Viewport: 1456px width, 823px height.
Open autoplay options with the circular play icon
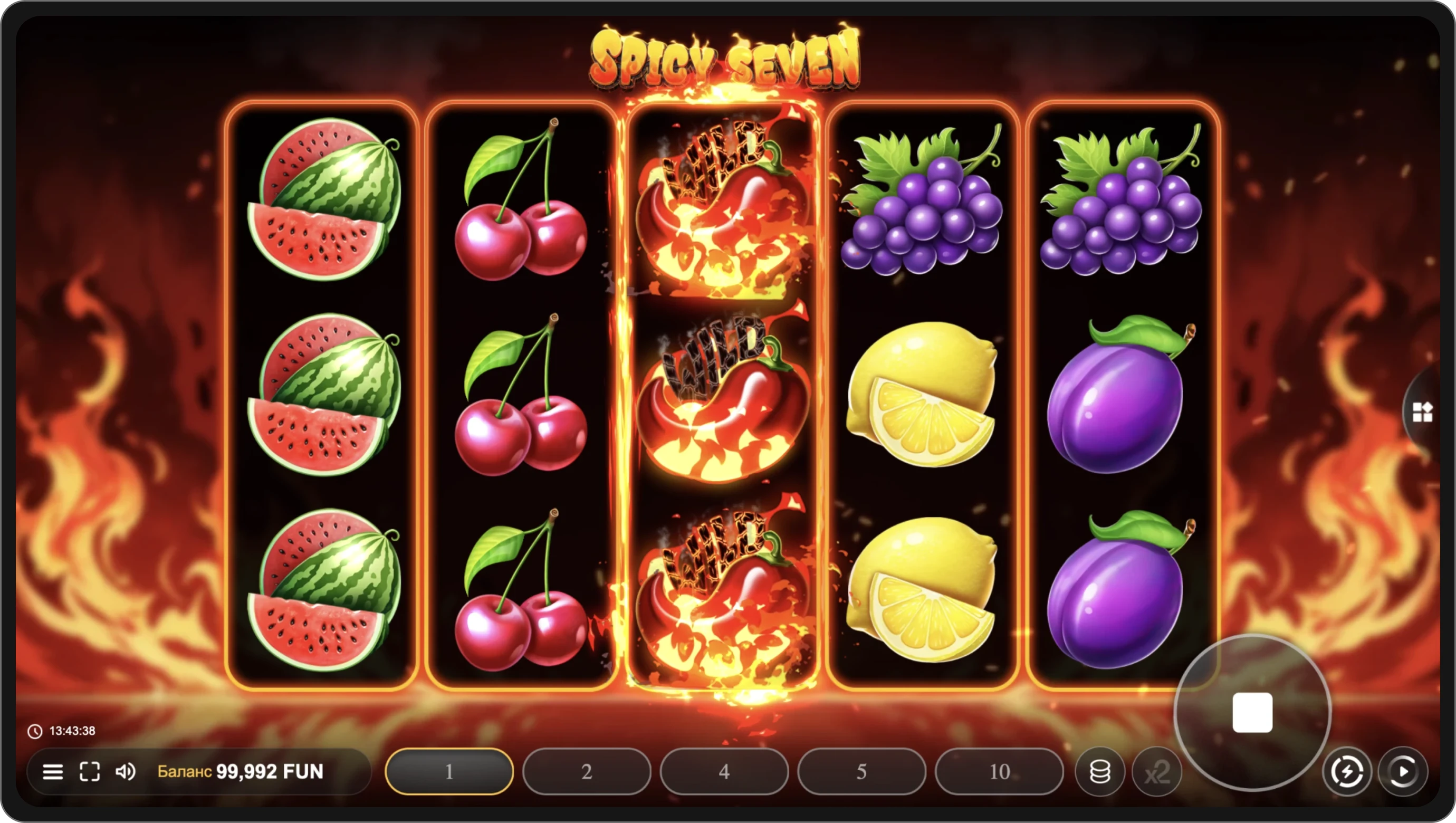(x=1403, y=771)
